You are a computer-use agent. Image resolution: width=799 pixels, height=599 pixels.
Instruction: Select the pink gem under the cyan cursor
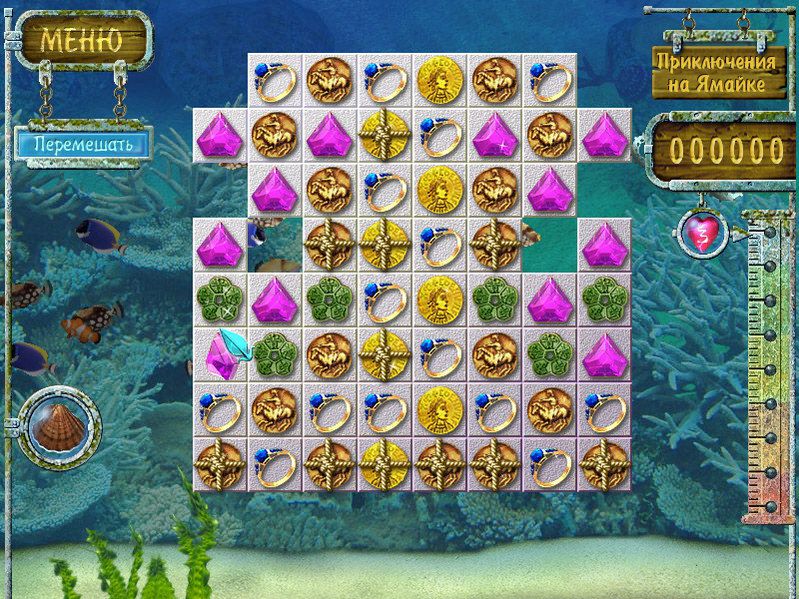coord(220,354)
